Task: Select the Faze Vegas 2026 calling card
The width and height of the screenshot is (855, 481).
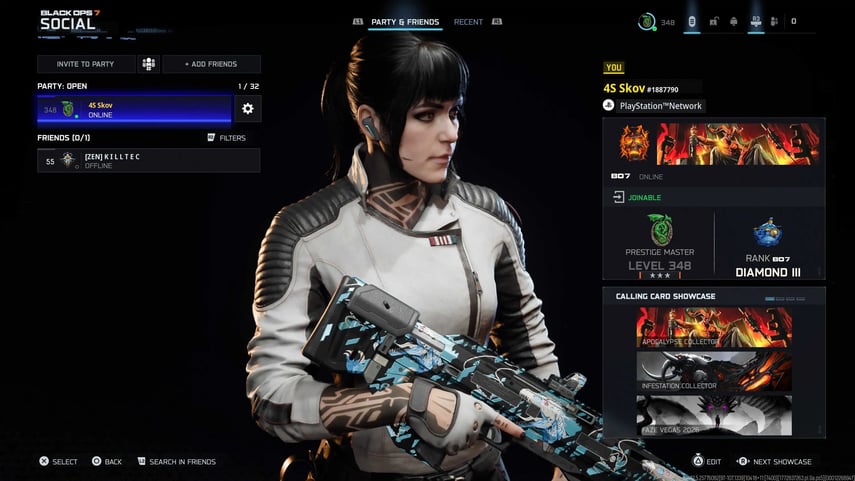Action: click(x=713, y=415)
